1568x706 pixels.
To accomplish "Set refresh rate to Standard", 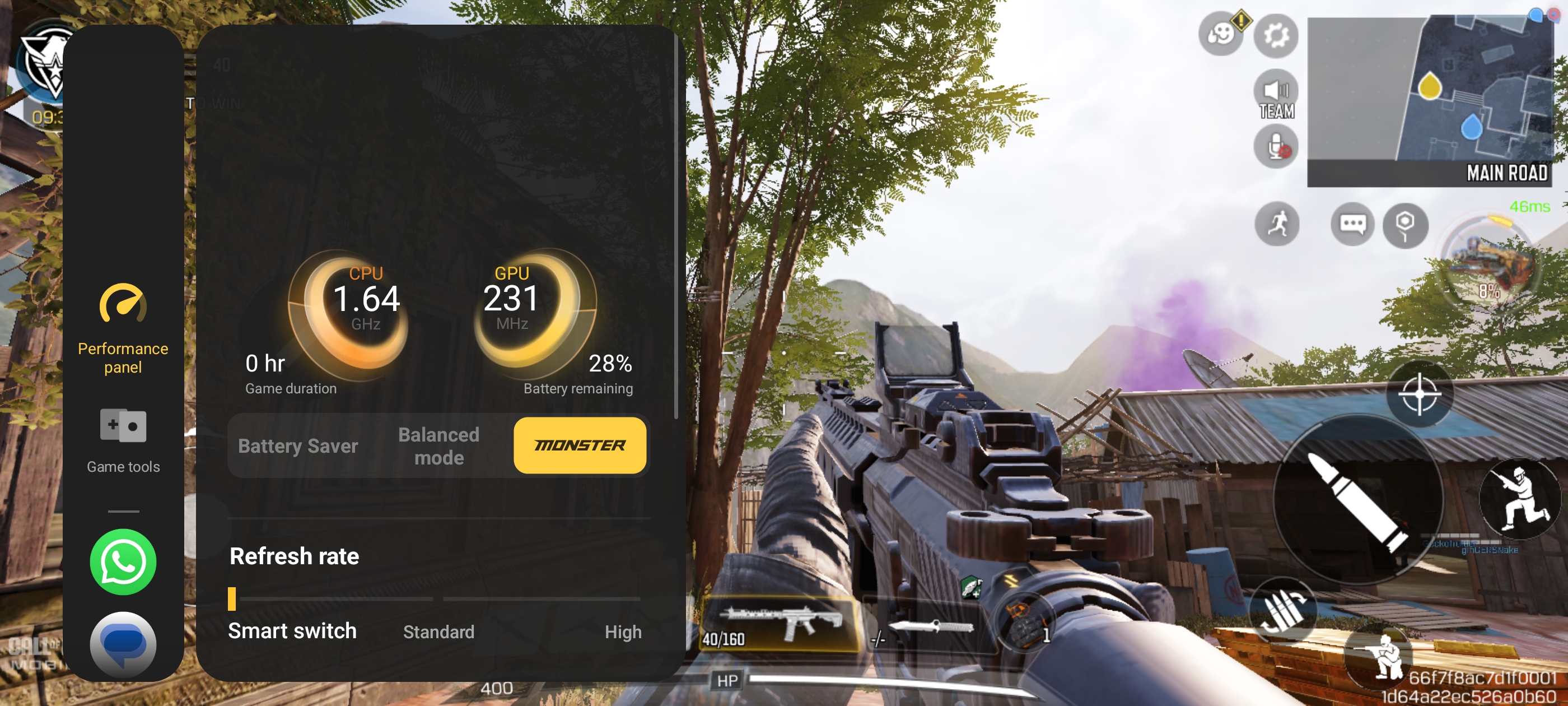I will (x=438, y=631).
